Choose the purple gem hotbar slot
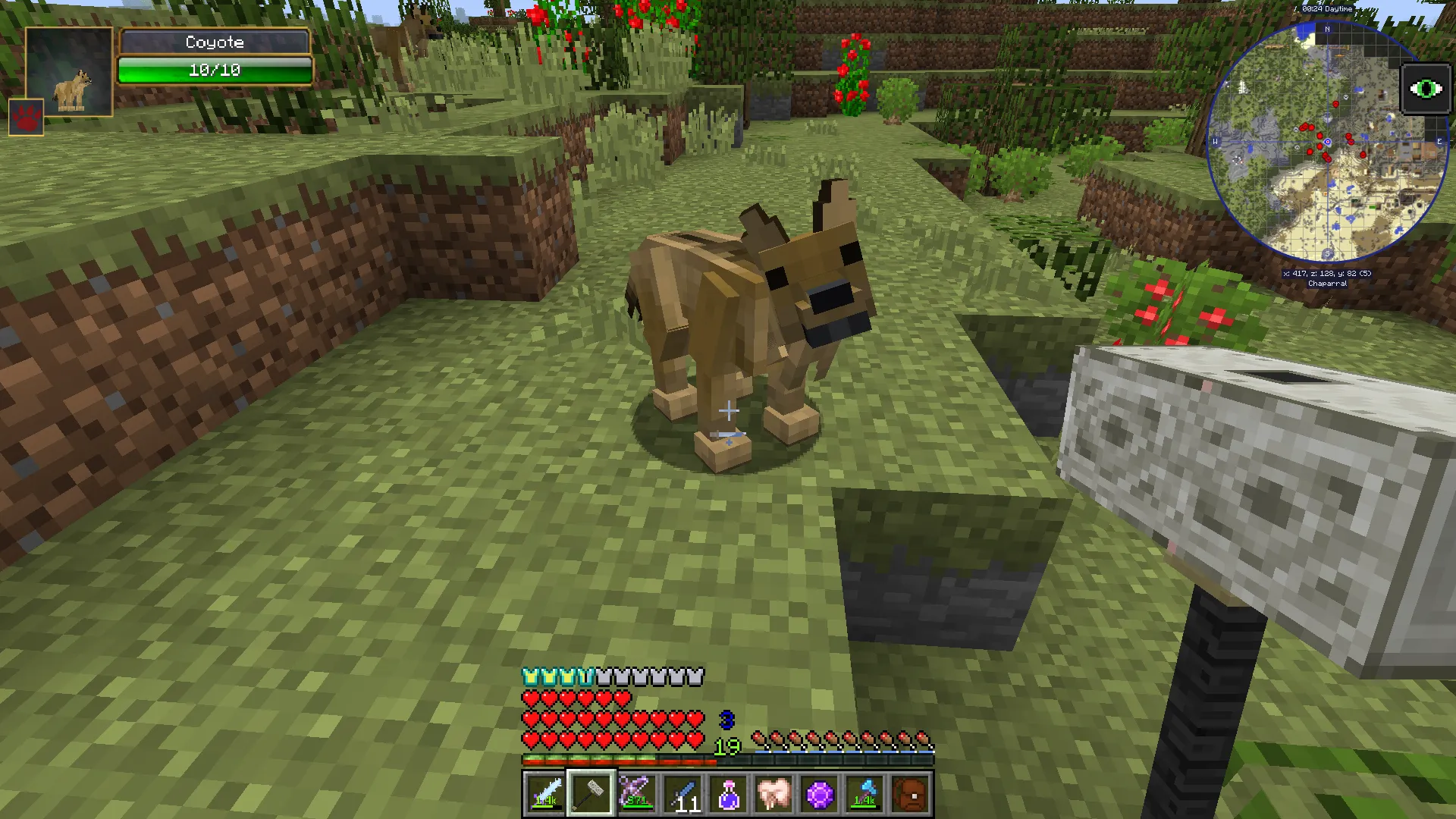This screenshot has height=819, width=1456. tap(820, 794)
